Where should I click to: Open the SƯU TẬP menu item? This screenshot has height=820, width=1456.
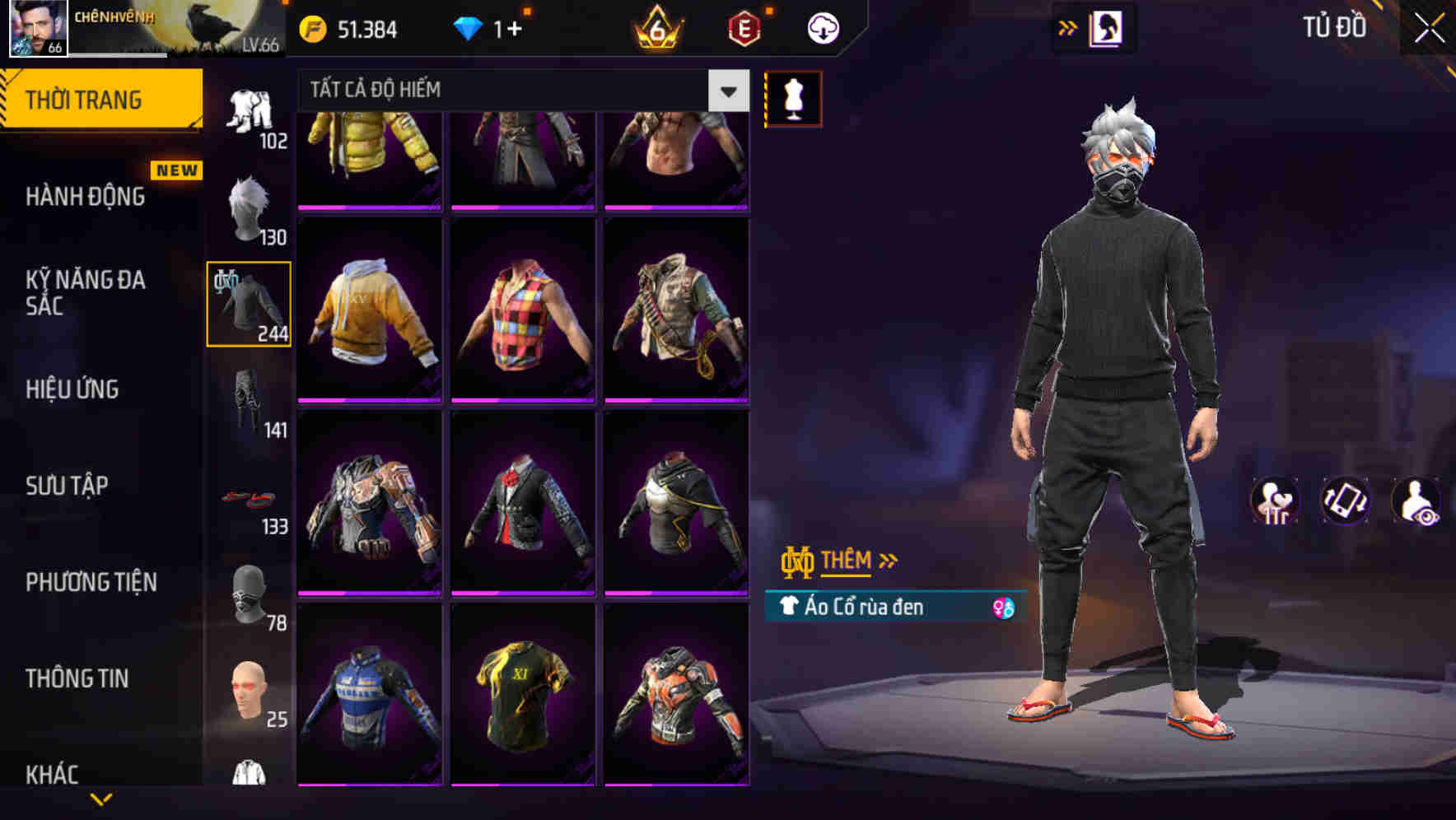point(68,486)
